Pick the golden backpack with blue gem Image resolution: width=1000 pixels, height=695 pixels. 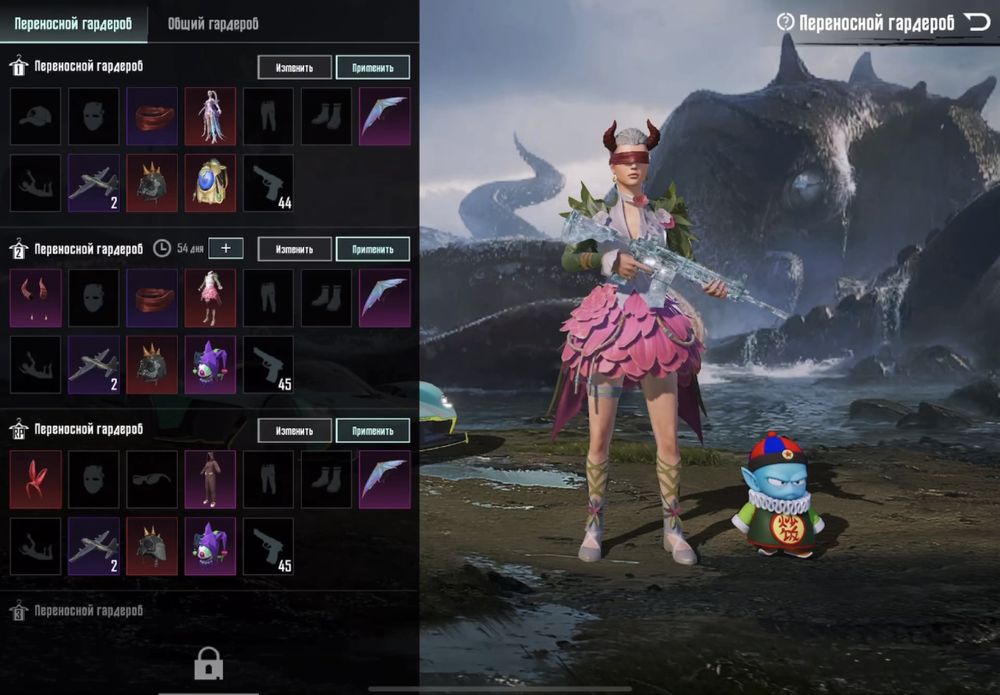click(210, 183)
